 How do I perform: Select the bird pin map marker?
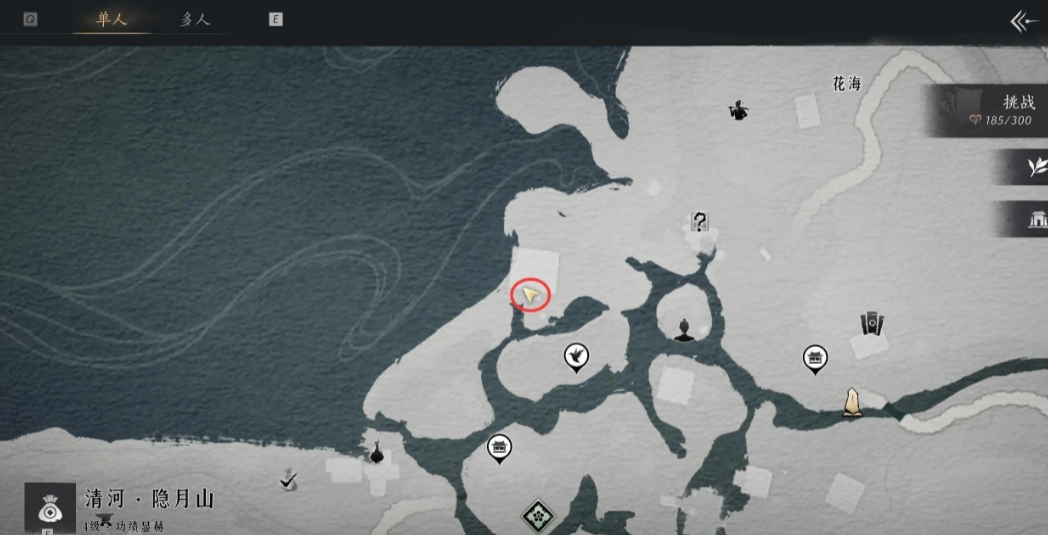(575, 356)
